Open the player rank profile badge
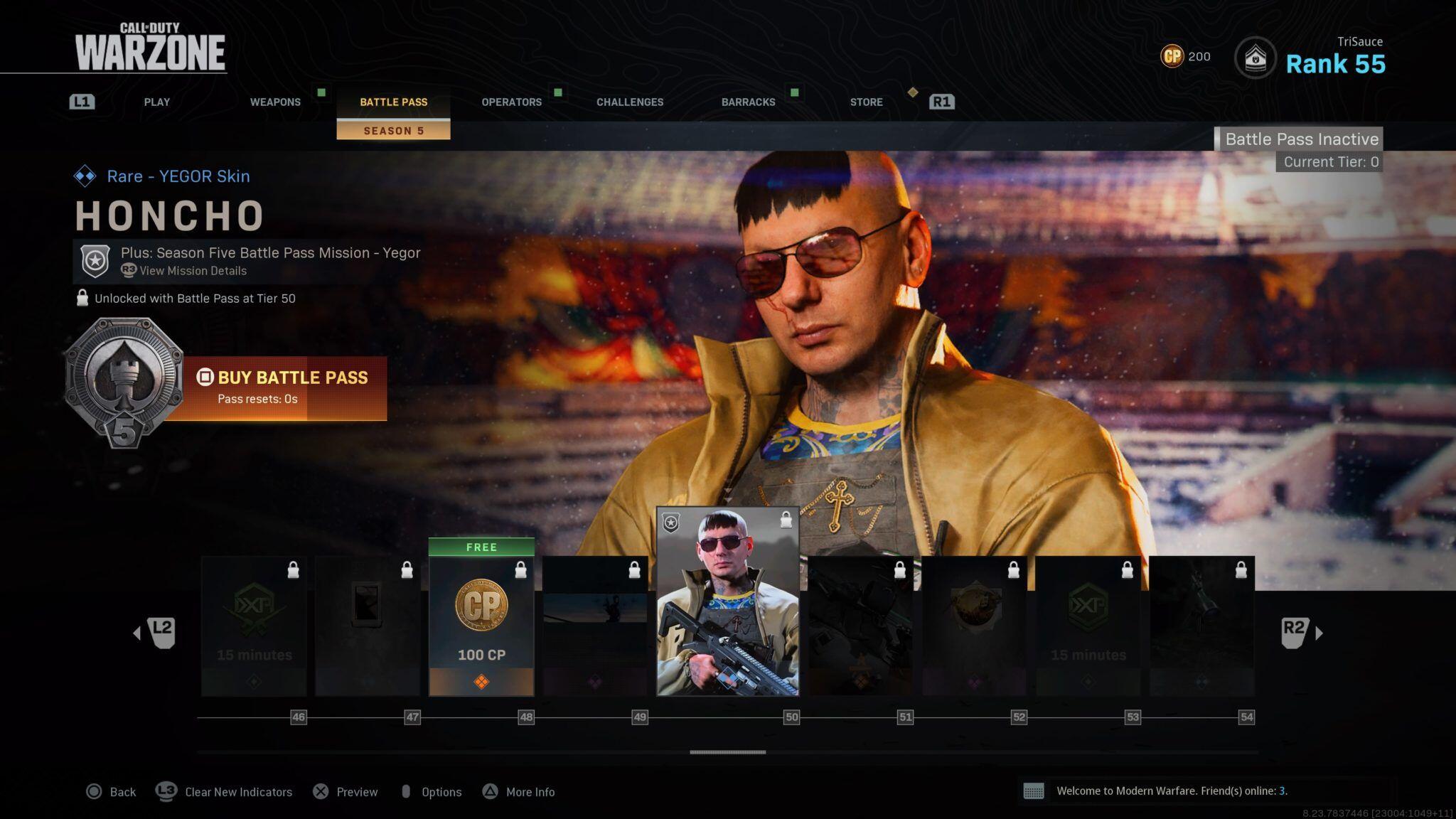The image size is (1456, 819). click(x=1255, y=58)
